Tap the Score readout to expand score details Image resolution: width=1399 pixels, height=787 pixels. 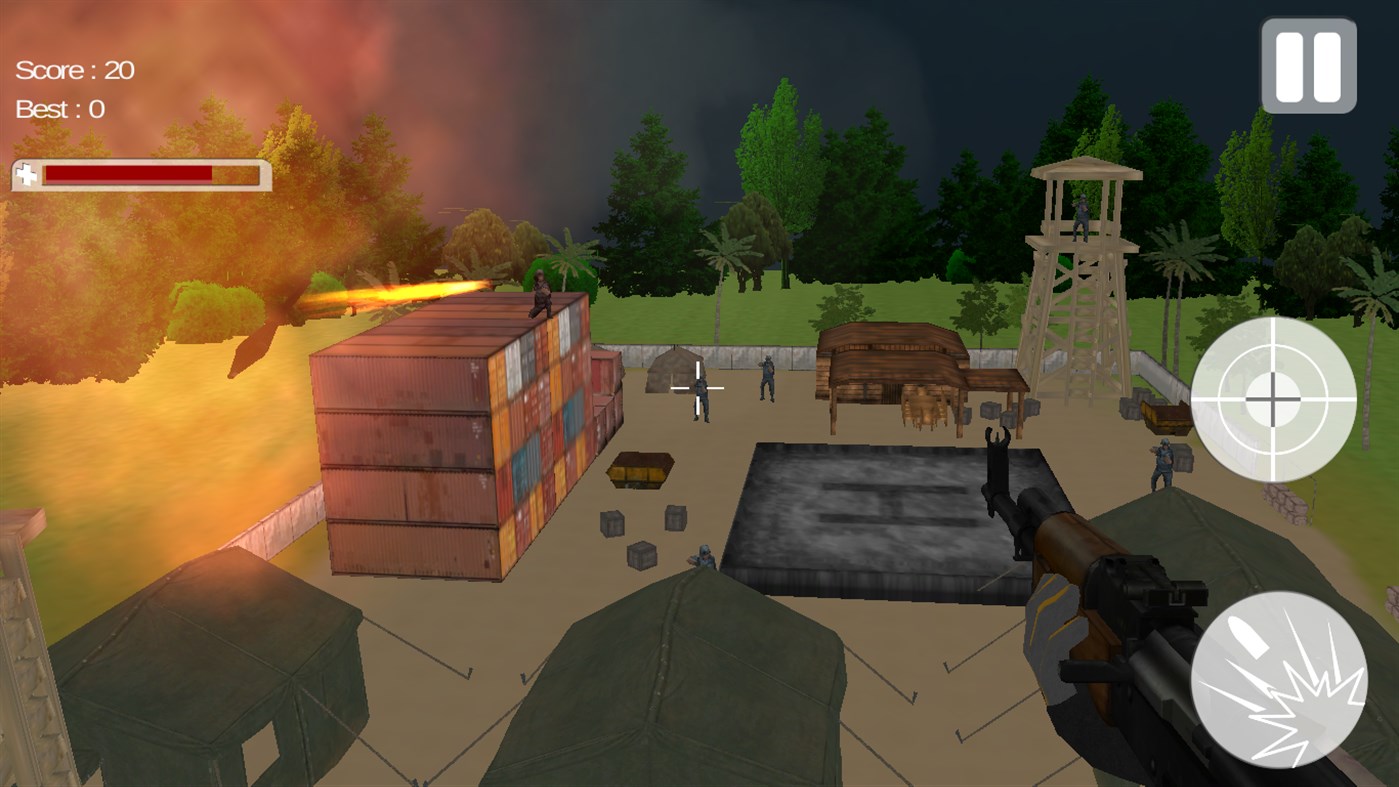pyautogui.click(x=73, y=69)
